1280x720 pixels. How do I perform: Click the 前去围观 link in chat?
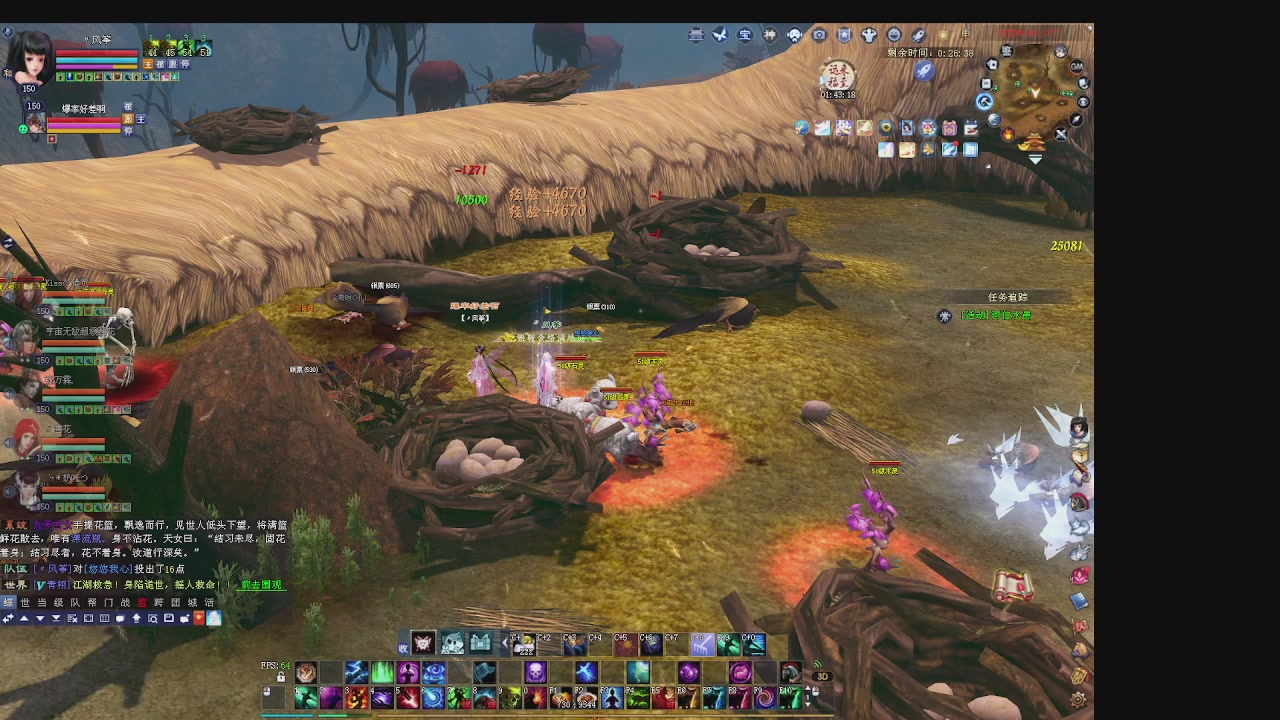pos(261,585)
